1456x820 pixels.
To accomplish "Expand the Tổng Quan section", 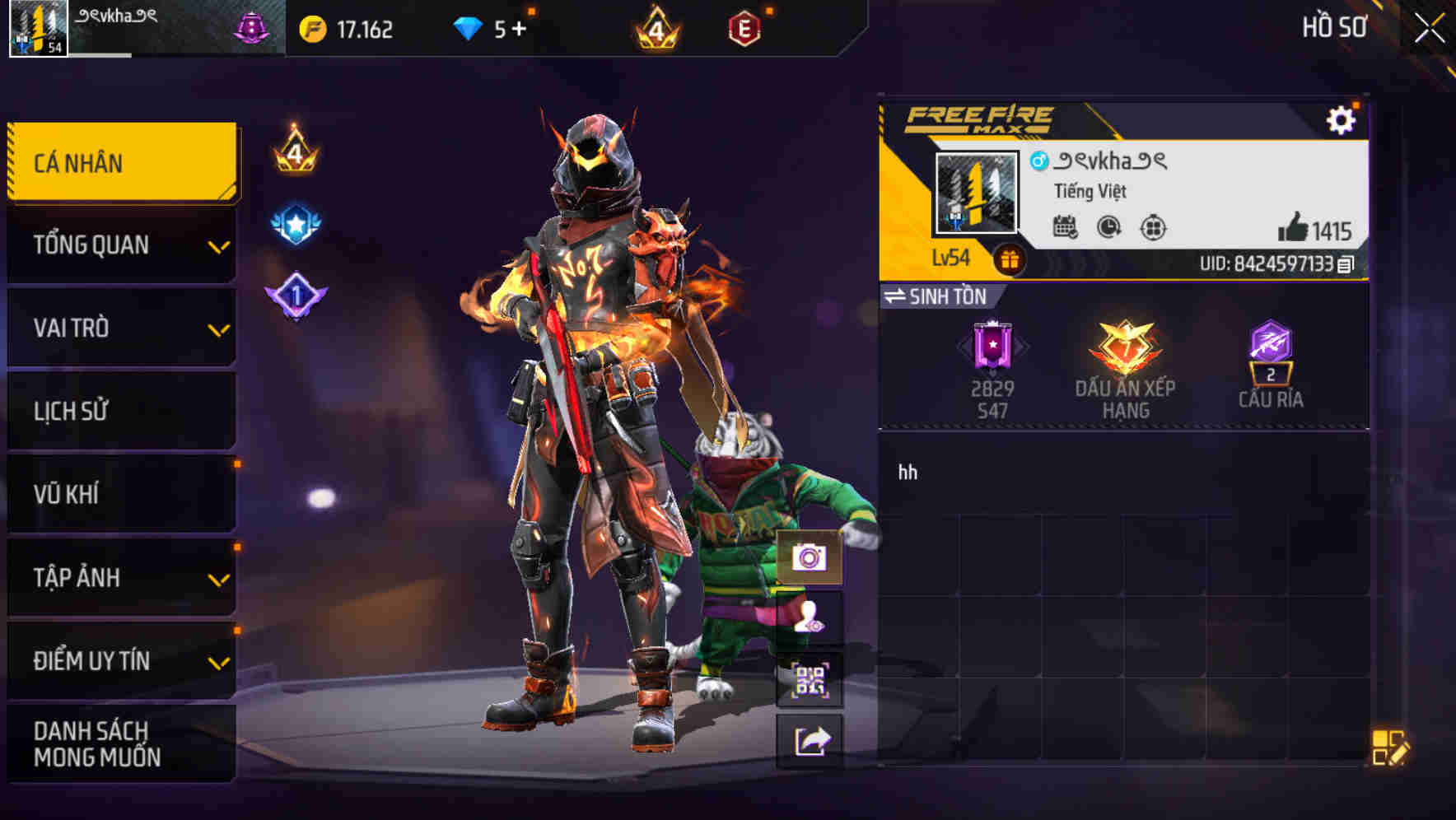I will [x=120, y=245].
